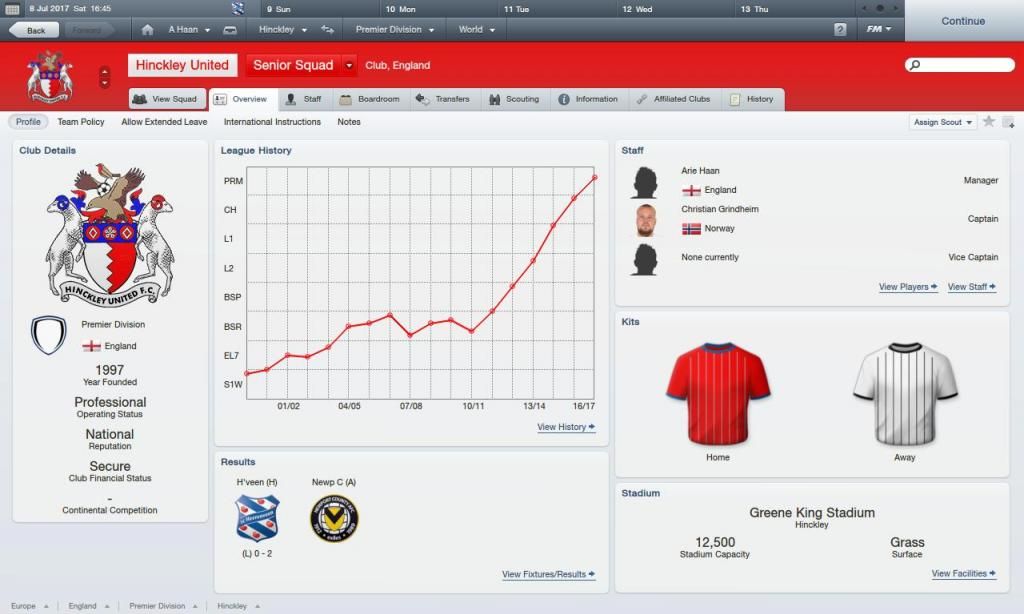Open the FM menu dropdown
Viewport: 1024px width, 614px height.
point(879,29)
